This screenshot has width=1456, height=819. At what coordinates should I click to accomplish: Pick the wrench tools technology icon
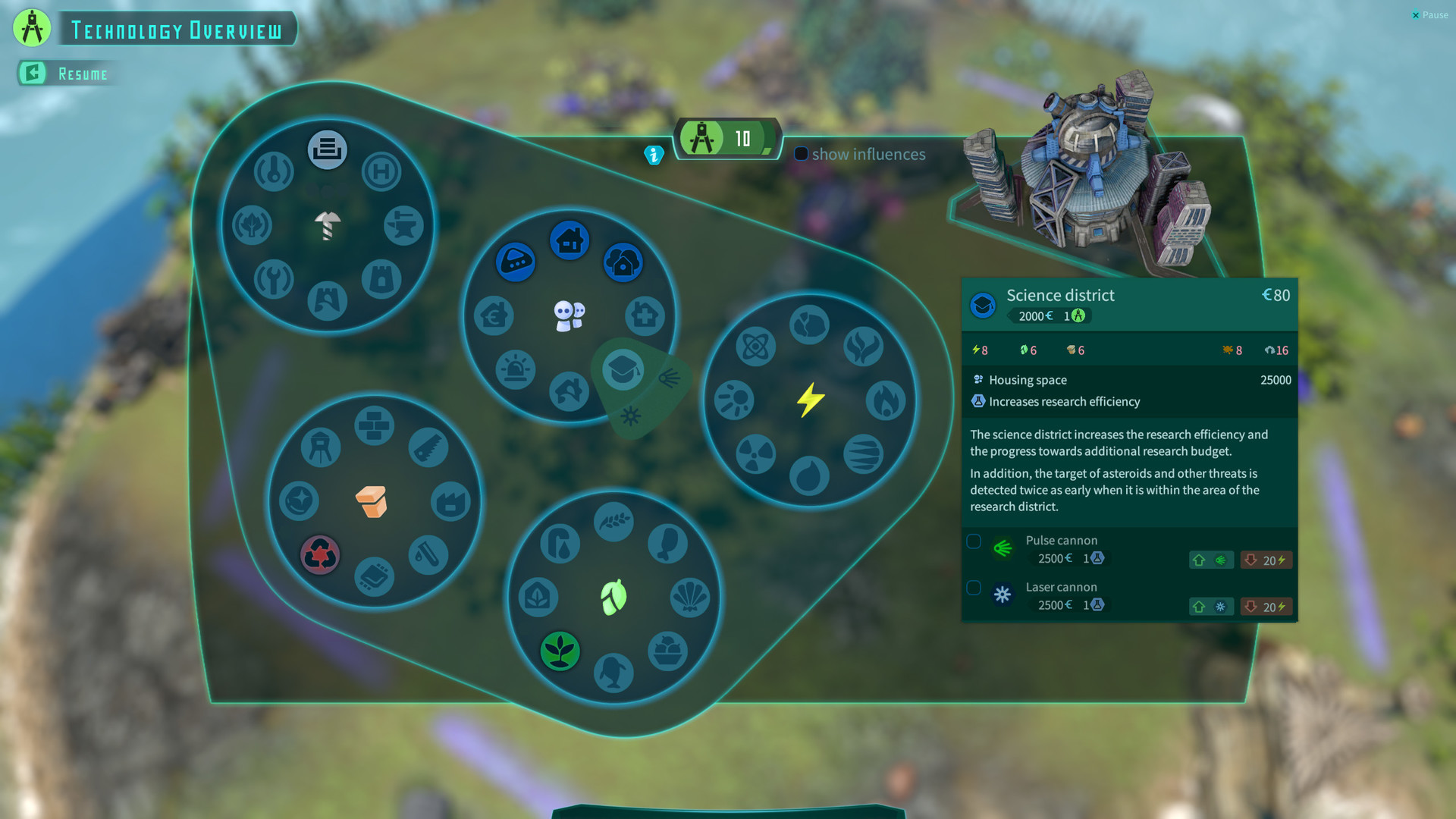pyautogui.click(x=274, y=279)
